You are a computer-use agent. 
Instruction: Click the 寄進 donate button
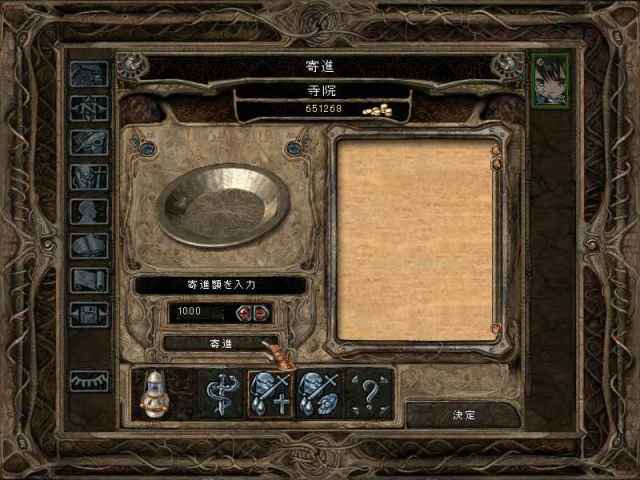pos(211,343)
